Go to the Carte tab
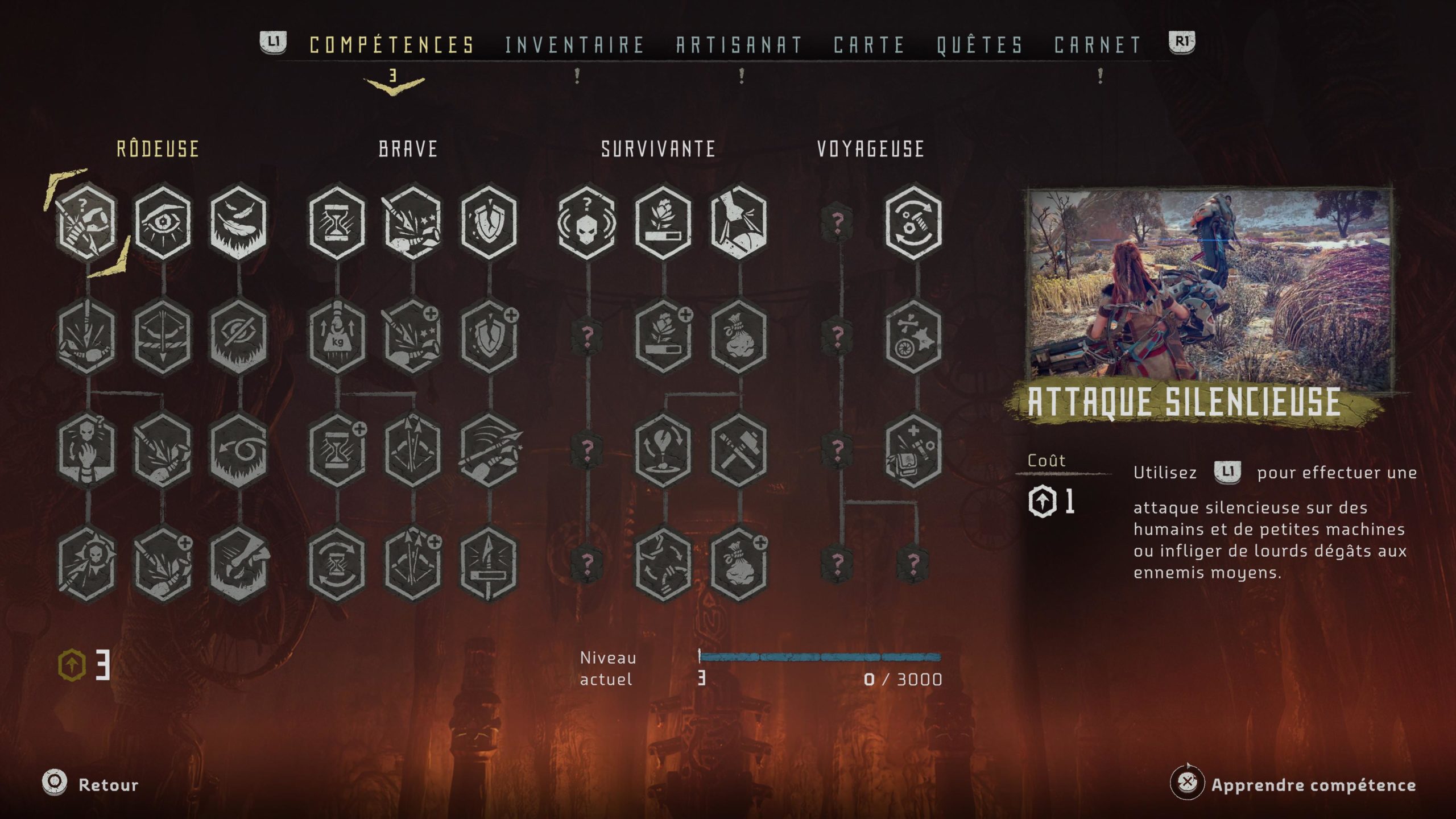The height and width of the screenshot is (819, 1456). pyautogui.click(x=868, y=45)
